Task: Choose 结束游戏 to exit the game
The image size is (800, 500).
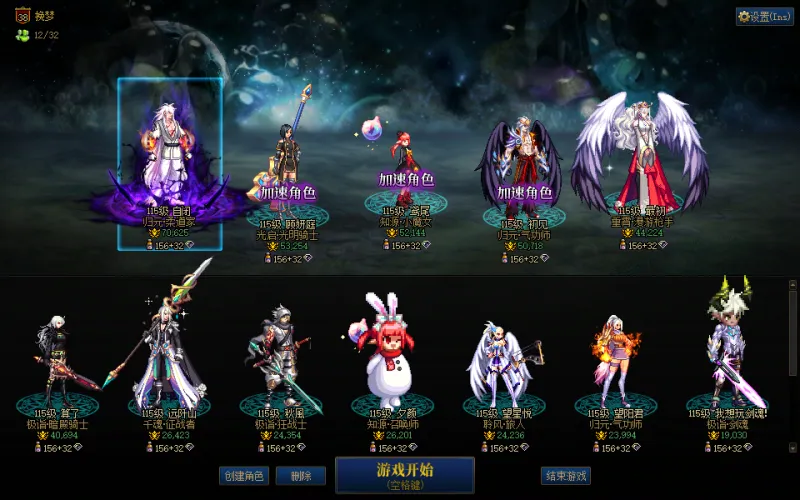Action: (x=565, y=476)
